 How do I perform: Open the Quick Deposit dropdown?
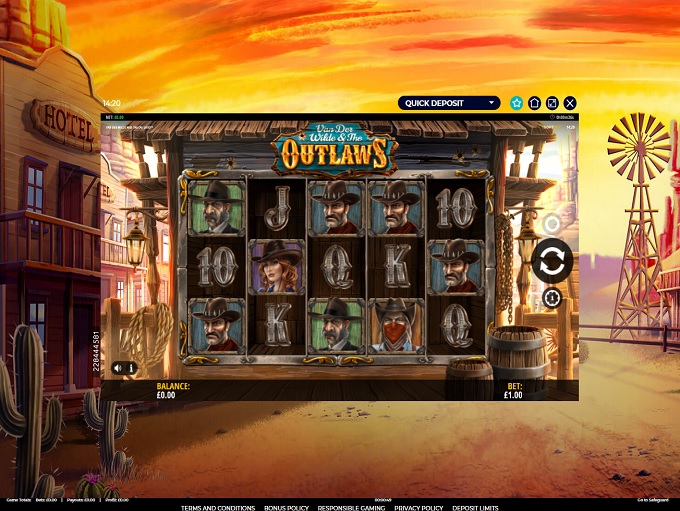(449, 102)
